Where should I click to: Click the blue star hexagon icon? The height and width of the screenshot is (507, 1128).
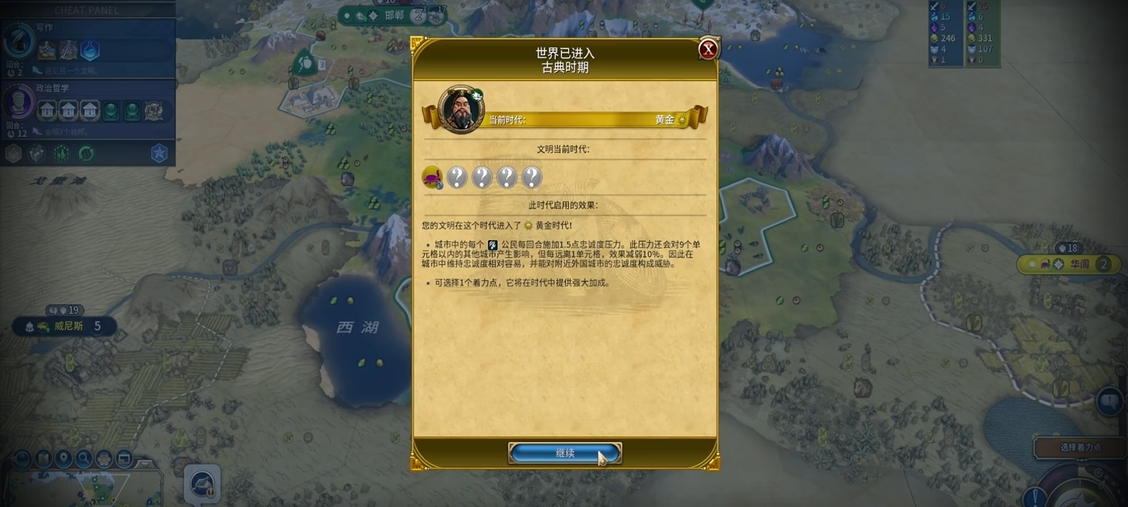(159, 153)
